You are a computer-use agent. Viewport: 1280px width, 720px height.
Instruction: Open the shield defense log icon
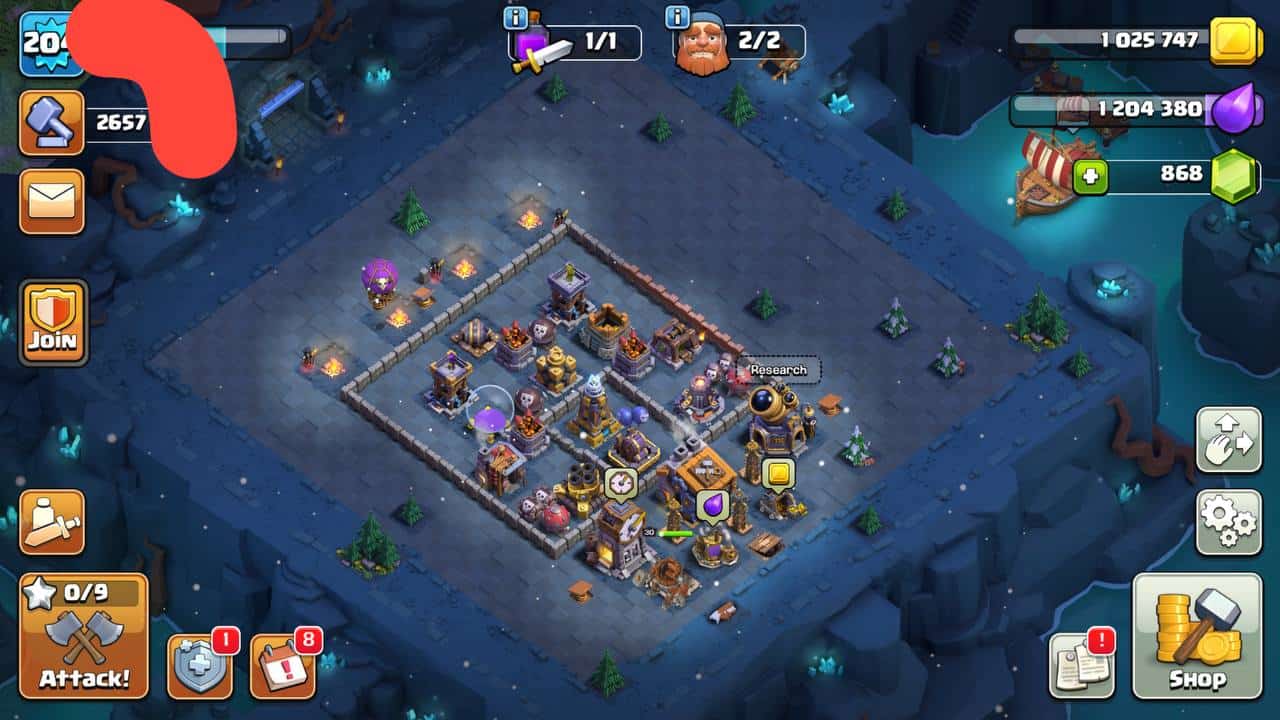click(199, 666)
